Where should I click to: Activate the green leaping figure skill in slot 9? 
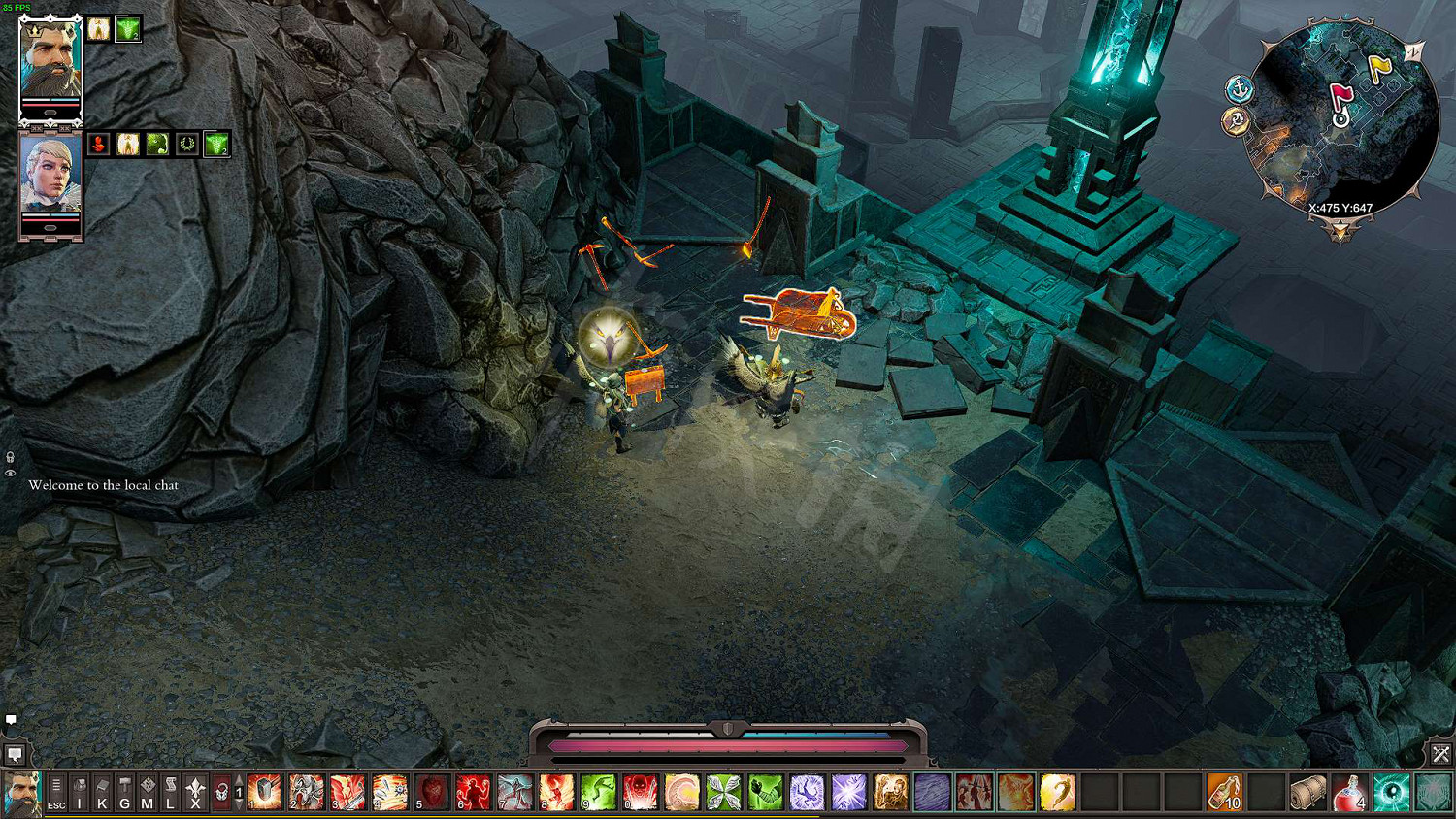tap(599, 792)
